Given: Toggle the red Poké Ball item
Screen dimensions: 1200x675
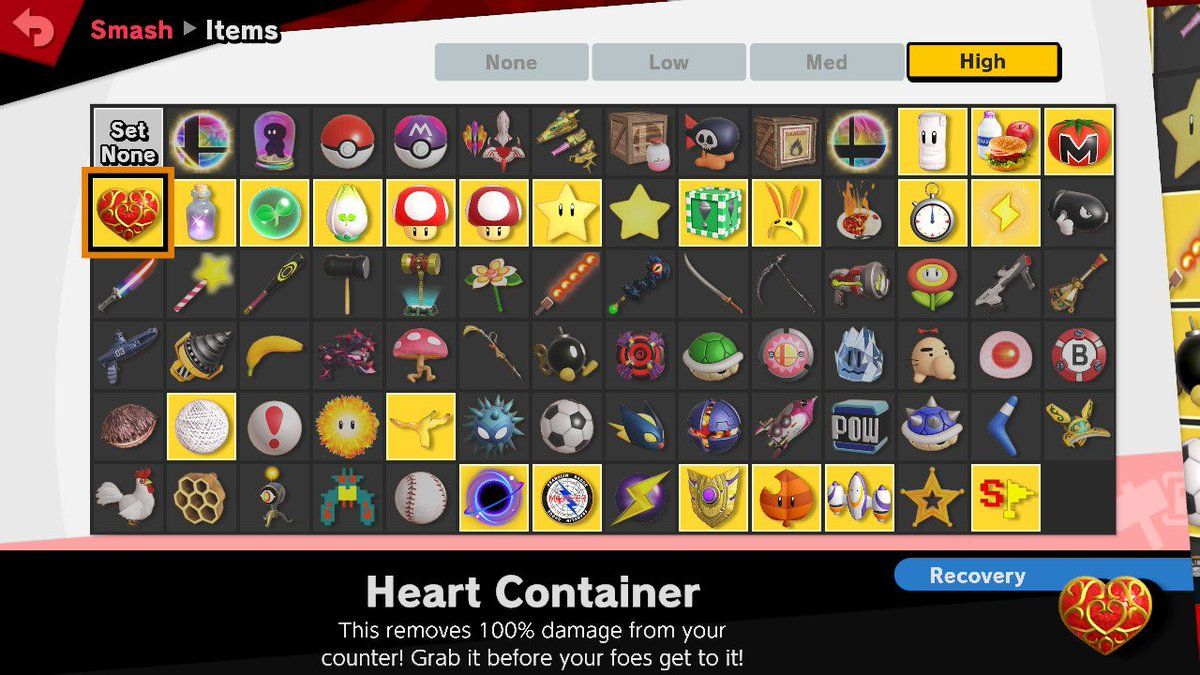Looking at the screenshot, I should click(x=347, y=142).
